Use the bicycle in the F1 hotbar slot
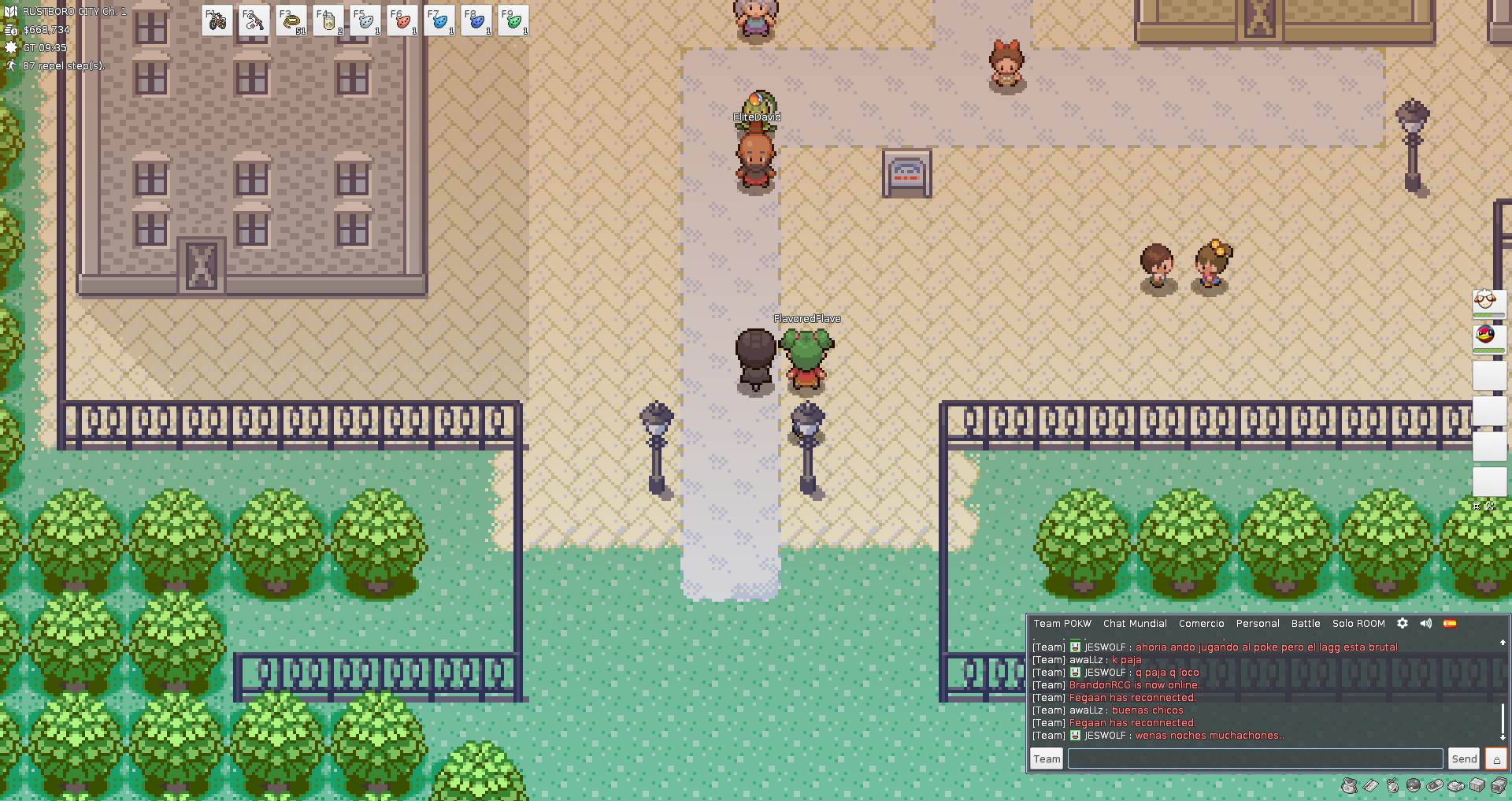Image resolution: width=1512 pixels, height=801 pixels. pyautogui.click(x=217, y=21)
